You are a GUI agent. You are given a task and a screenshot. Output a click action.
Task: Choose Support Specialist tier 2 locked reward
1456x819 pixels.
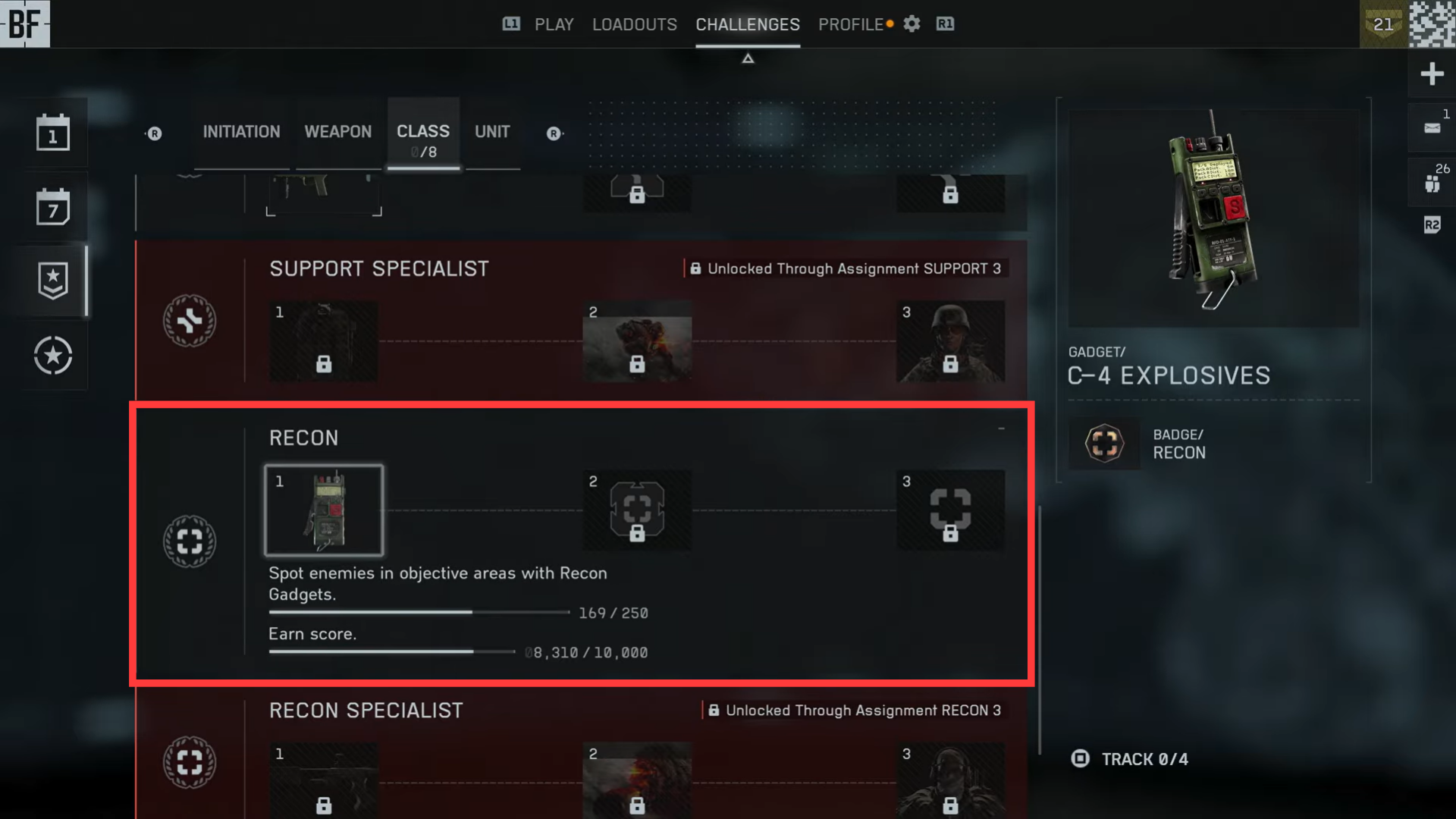click(x=637, y=341)
